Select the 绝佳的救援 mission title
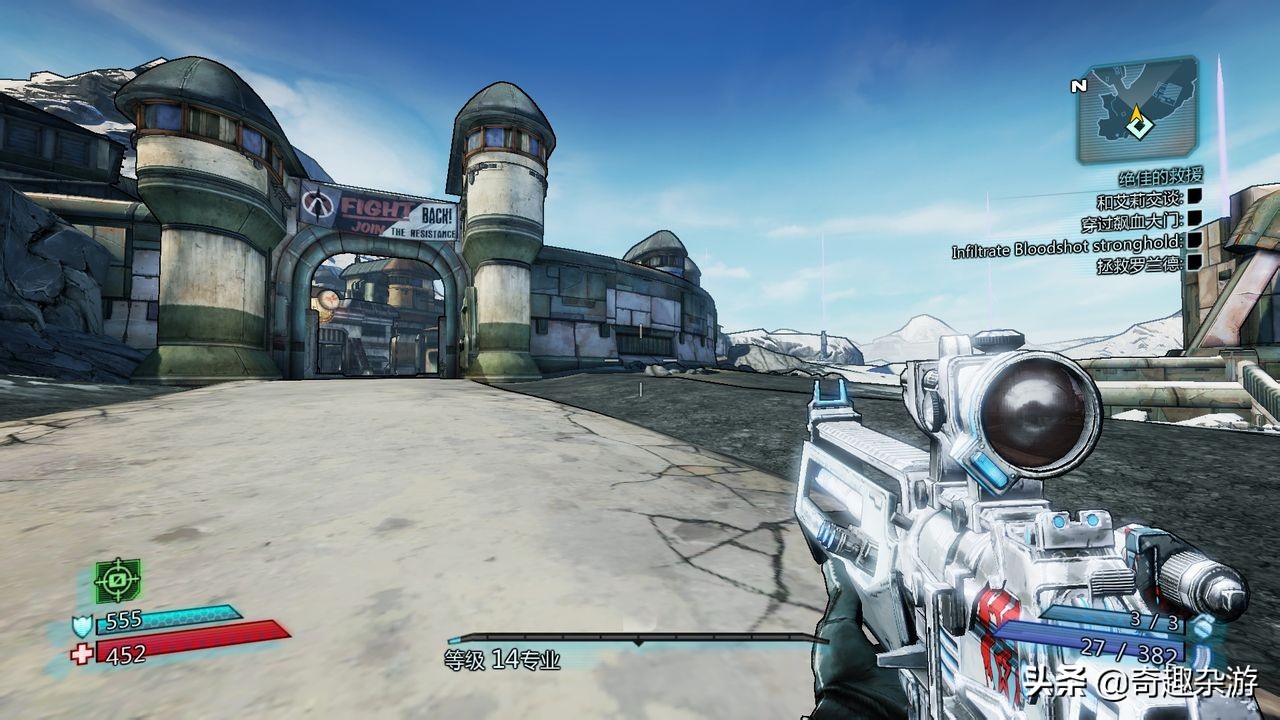The height and width of the screenshot is (720, 1280). [x=1160, y=177]
